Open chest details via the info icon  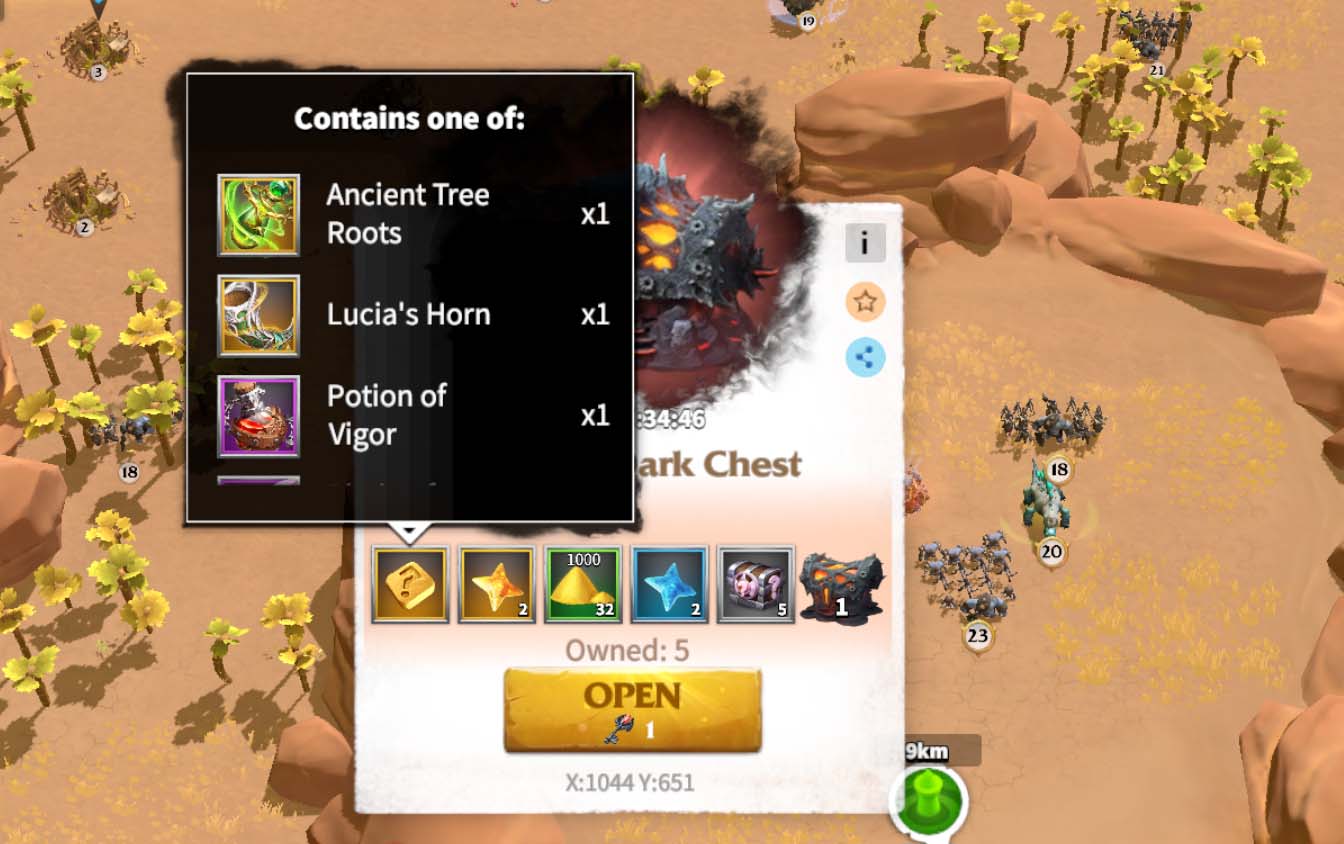[865, 242]
